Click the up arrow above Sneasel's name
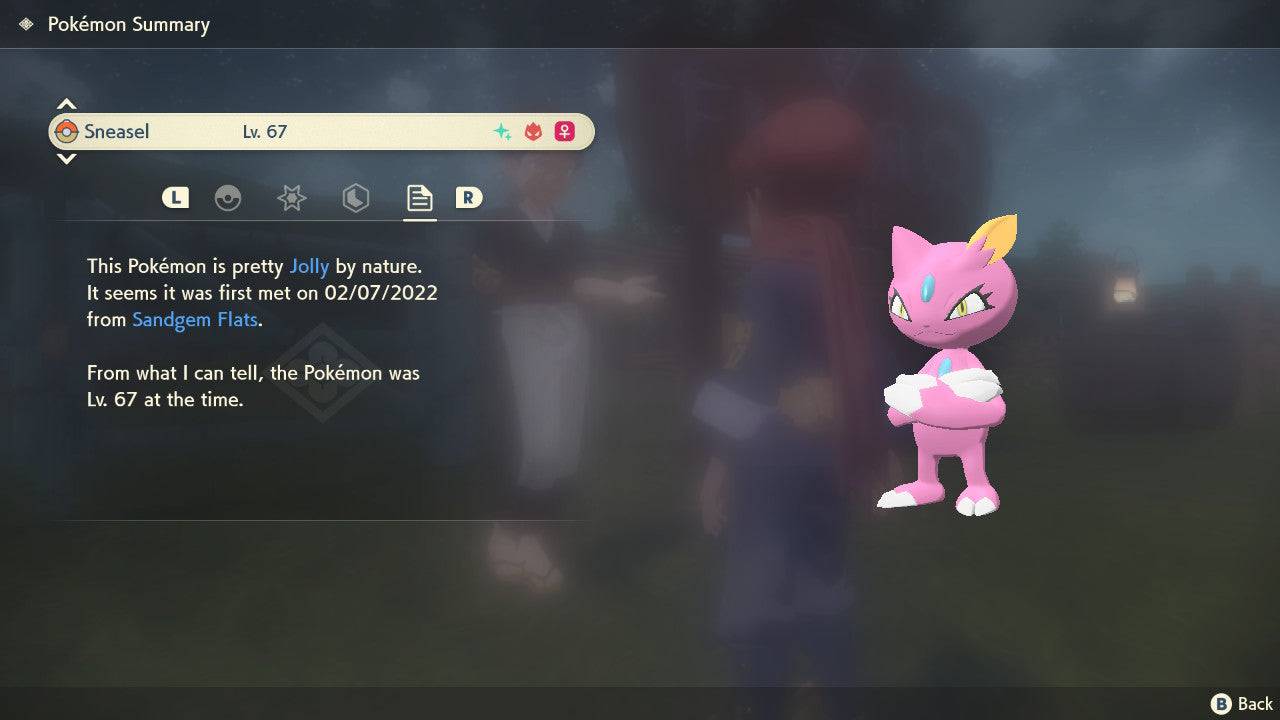Viewport: 1280px width, 720px height. tap(66, 103)
